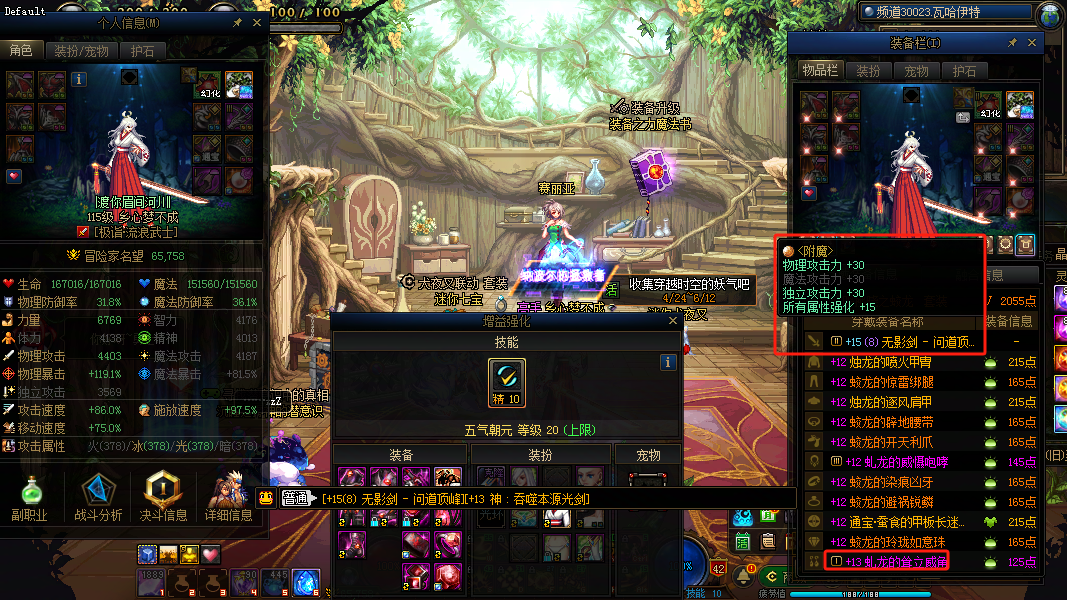
Task: Select the 五气朝元 skill icon
Action: click(507, 380)
